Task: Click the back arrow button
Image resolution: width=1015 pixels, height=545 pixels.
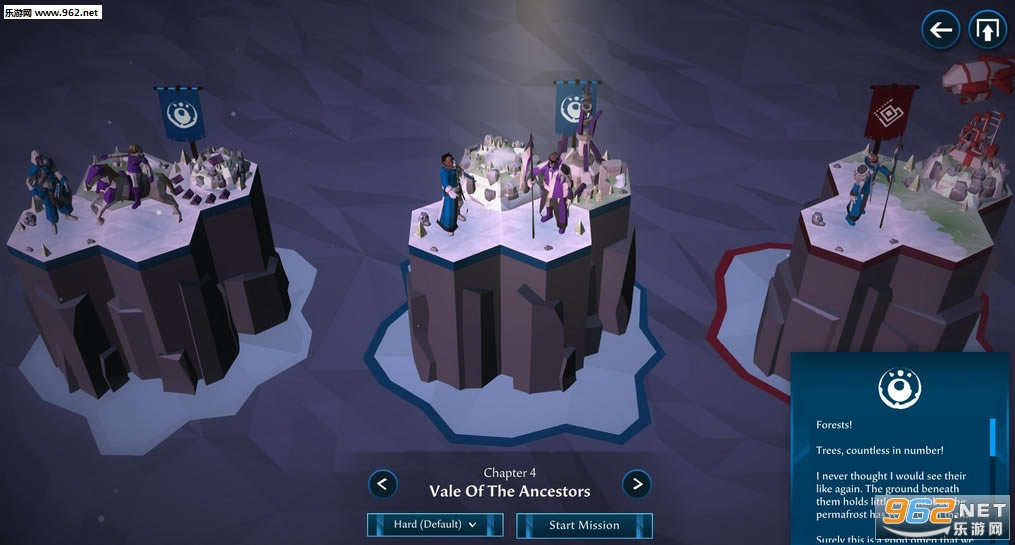Action: (940, 30)
